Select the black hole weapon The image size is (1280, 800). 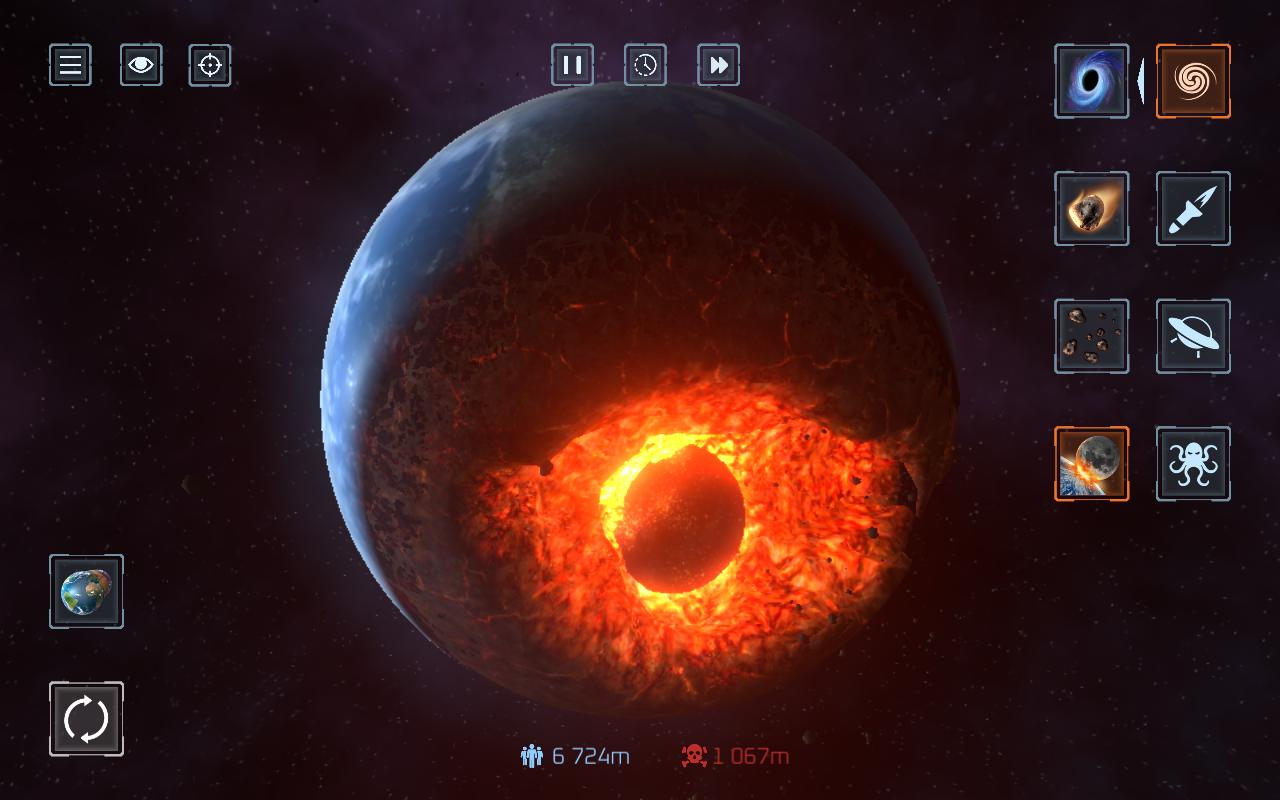coord(1091,81)
